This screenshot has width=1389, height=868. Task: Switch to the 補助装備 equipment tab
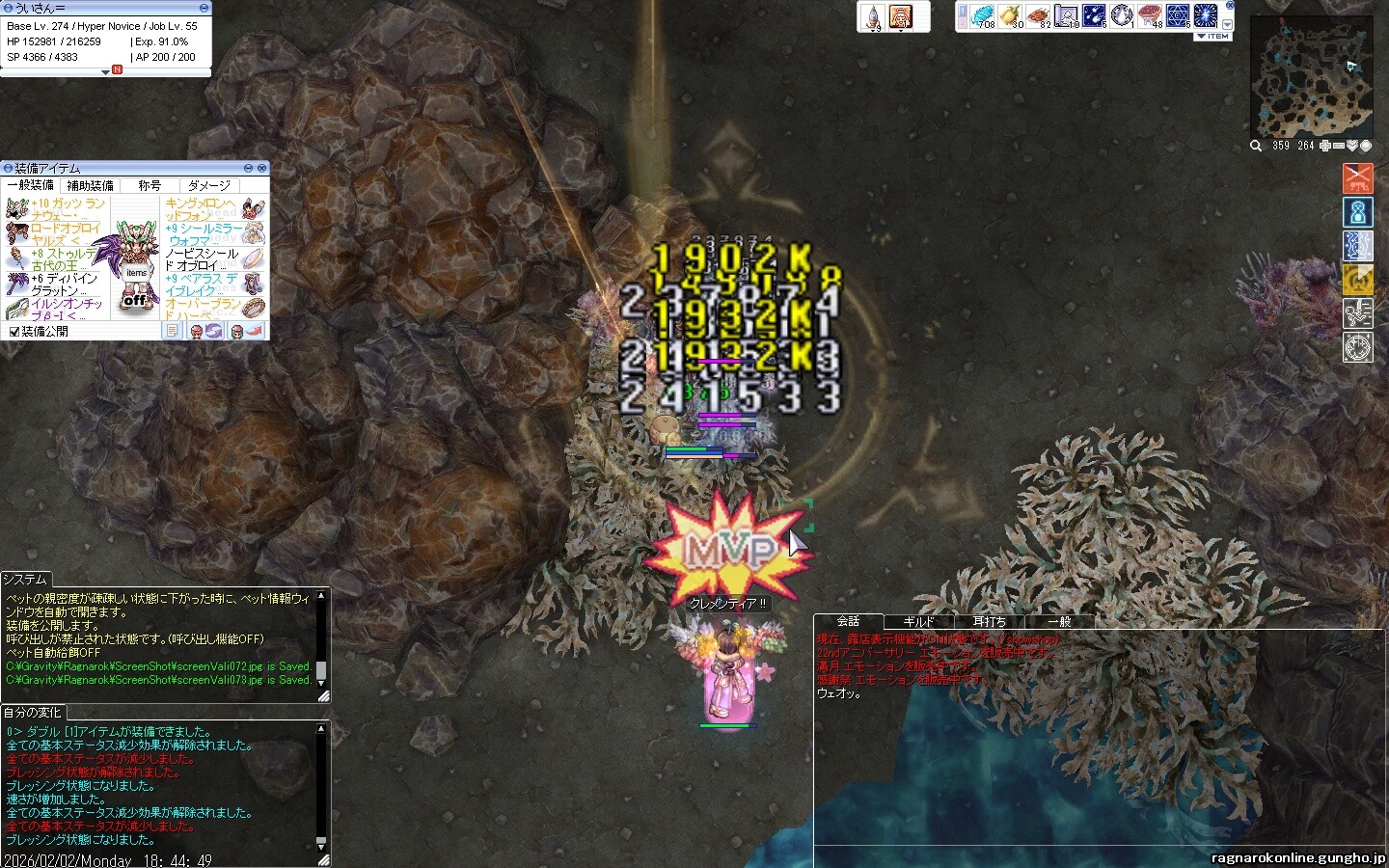point(90,185)
